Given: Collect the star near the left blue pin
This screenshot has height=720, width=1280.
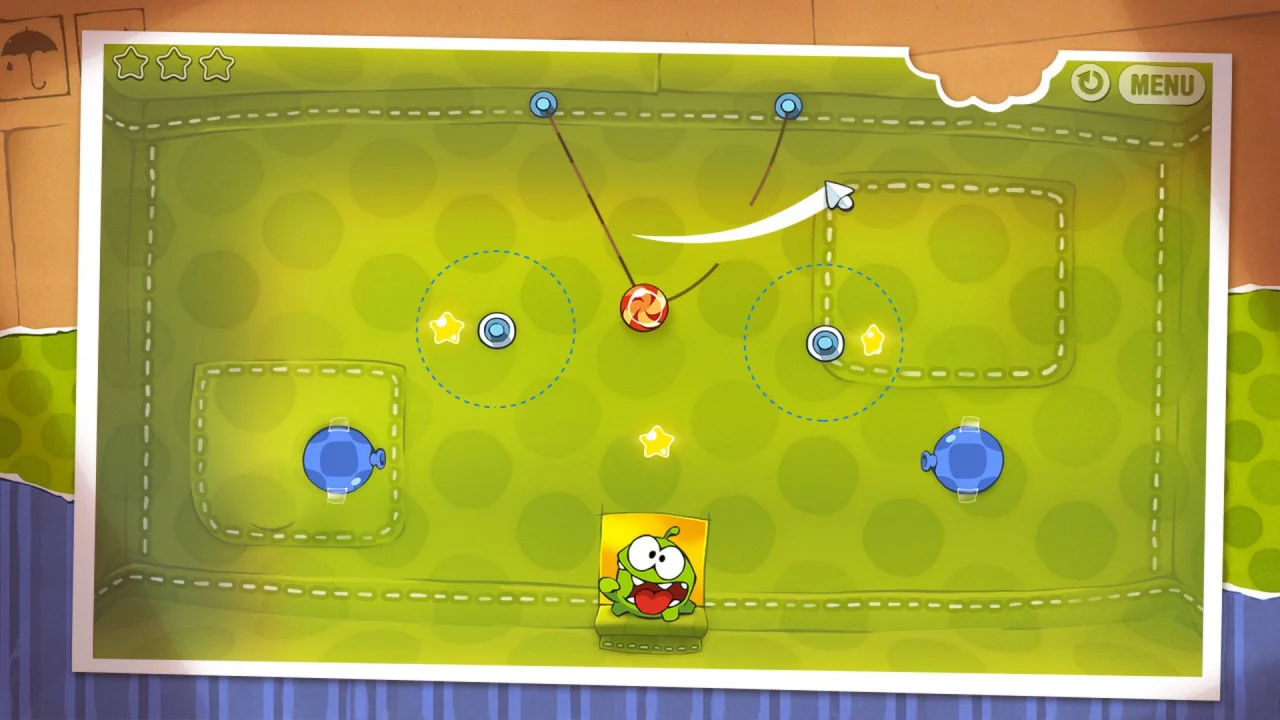Looking at the screenshot, I should tap(446, 327).
